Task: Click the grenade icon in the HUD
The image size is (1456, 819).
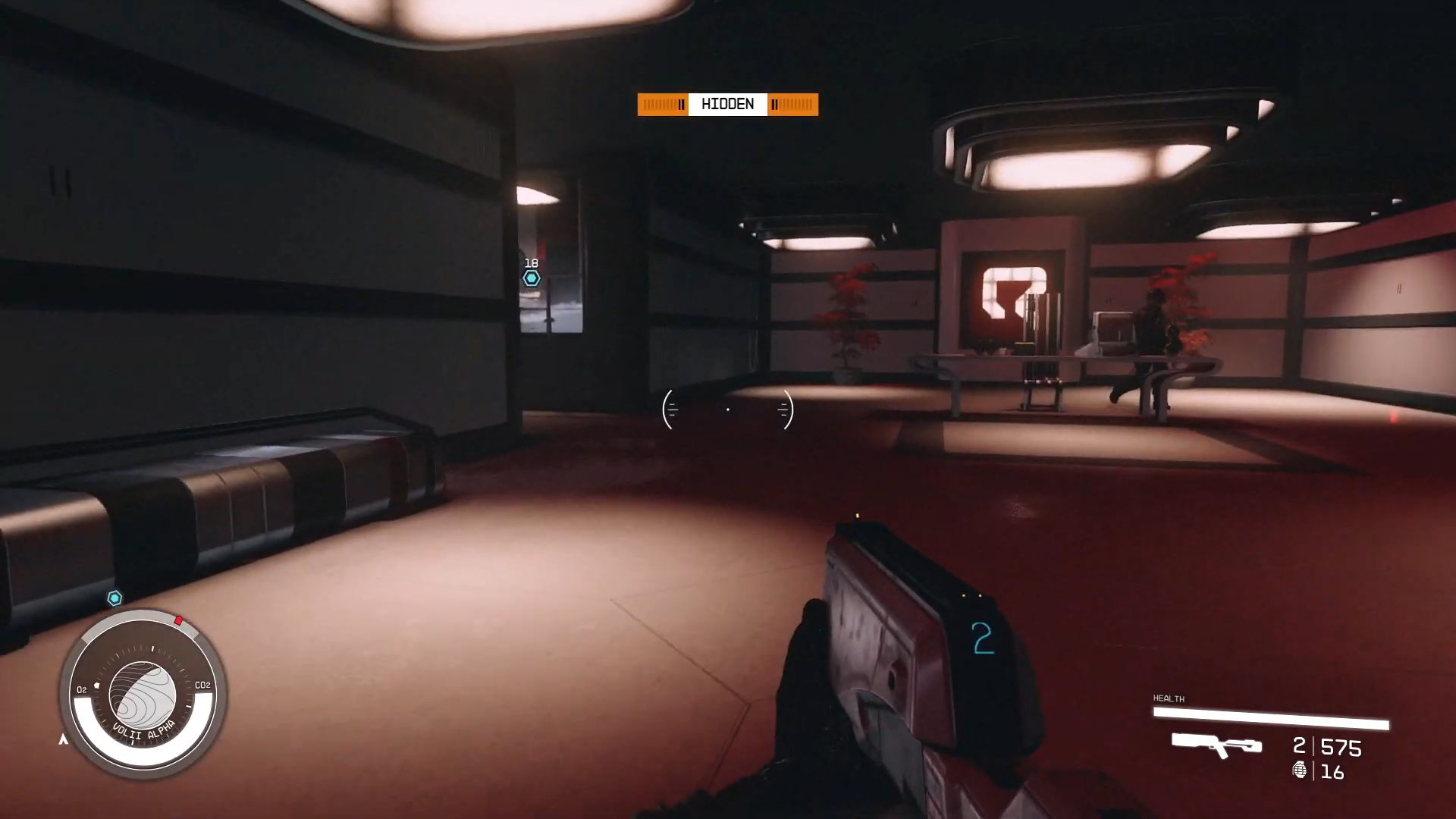Action: click(x=1300, y=772)
